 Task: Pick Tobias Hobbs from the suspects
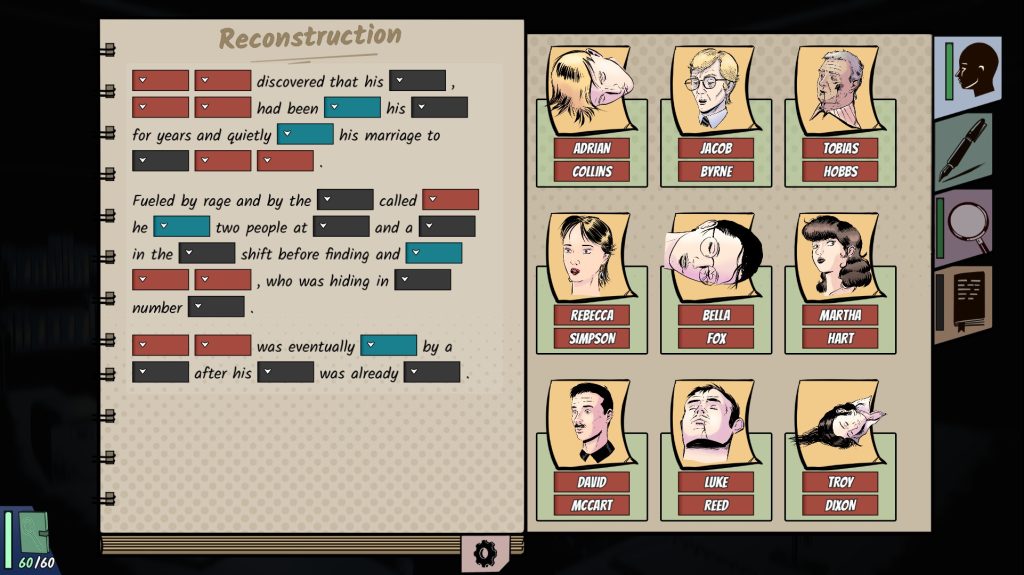point(840,115)
